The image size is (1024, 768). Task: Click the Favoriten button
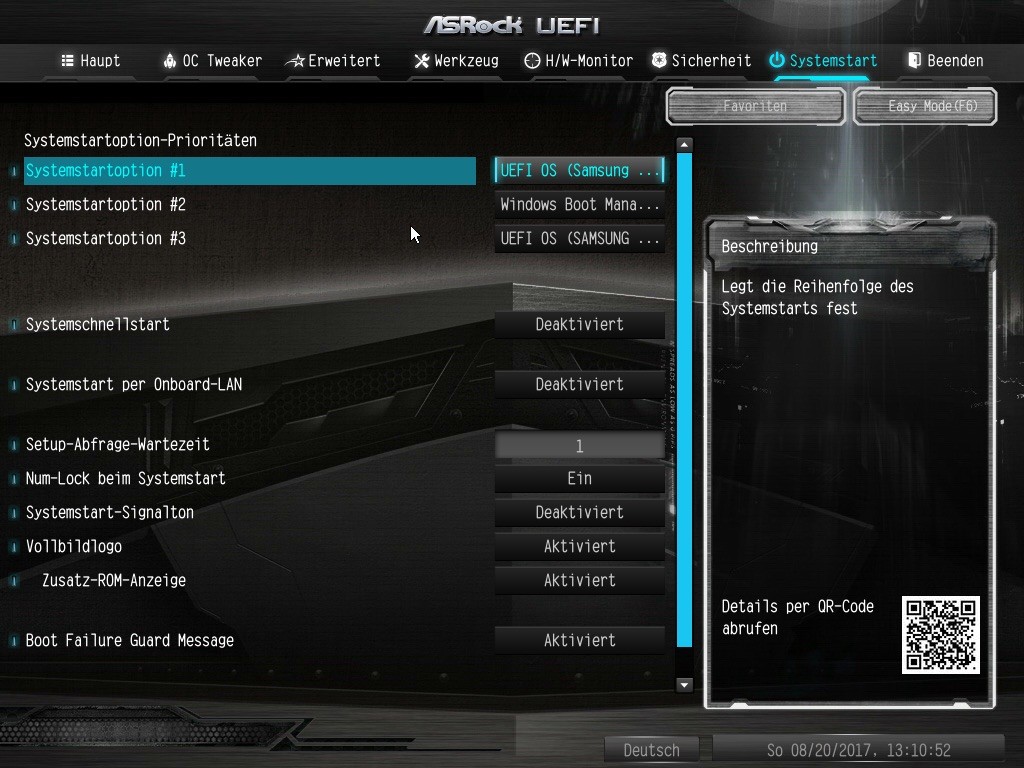coord(755,106)
